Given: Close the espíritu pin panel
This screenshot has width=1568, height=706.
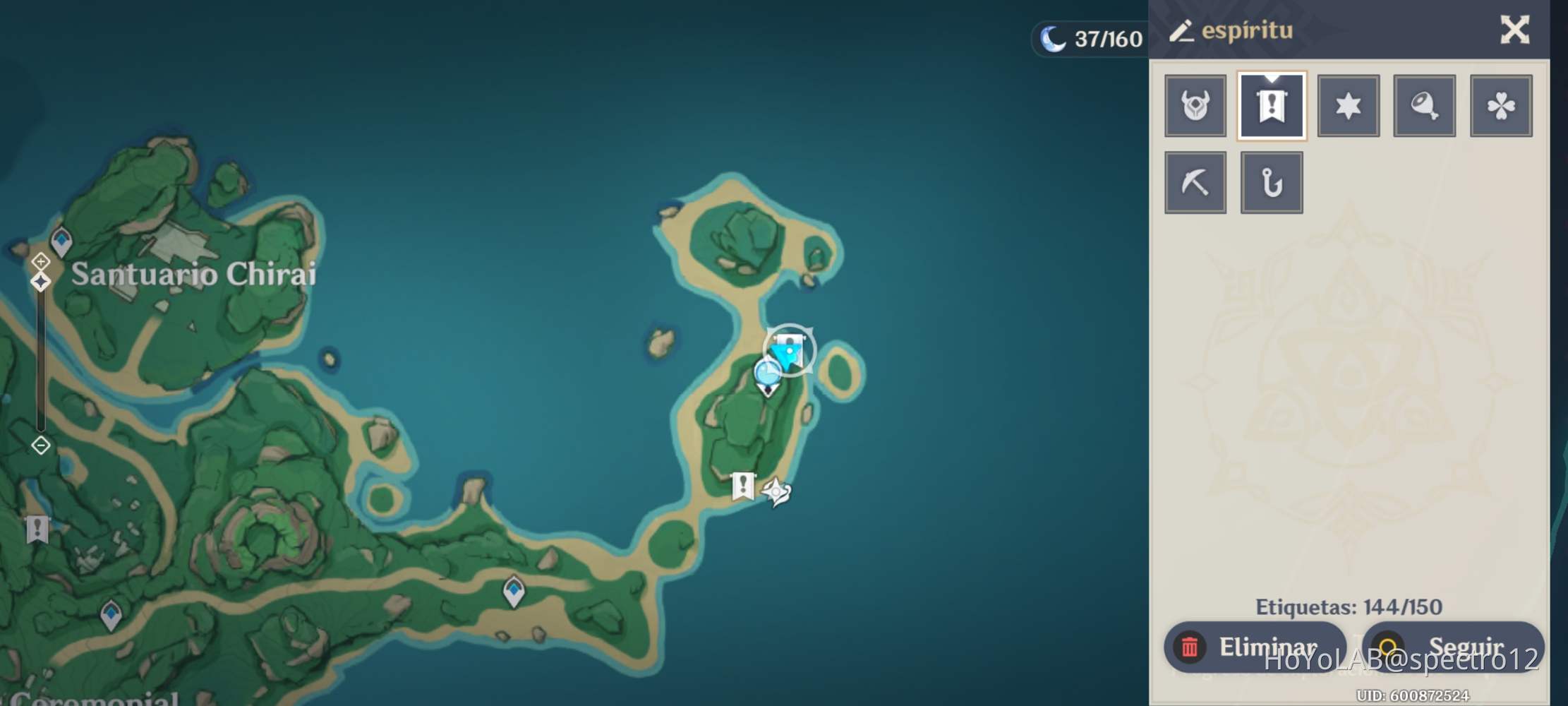Looking at the screenshot, I should click(1514, 31).
